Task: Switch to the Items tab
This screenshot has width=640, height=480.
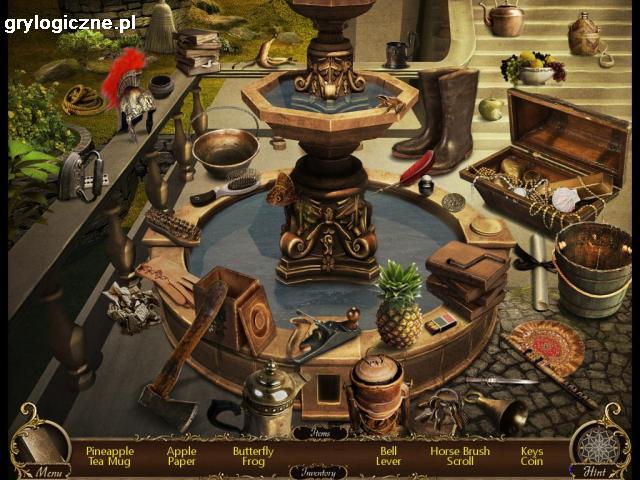Action: click(x=320, y=433)
